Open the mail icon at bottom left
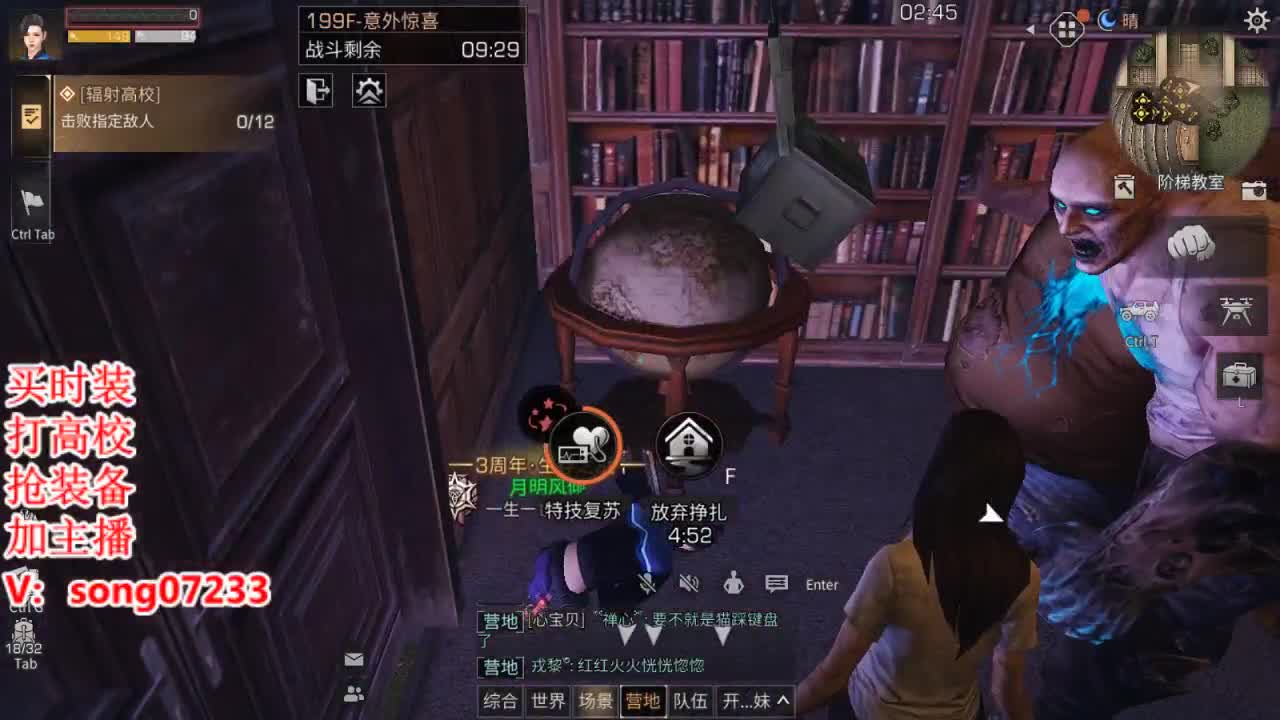Image resolution: width=1280 pixels, height=720 pixels. [x=352, y=659]
